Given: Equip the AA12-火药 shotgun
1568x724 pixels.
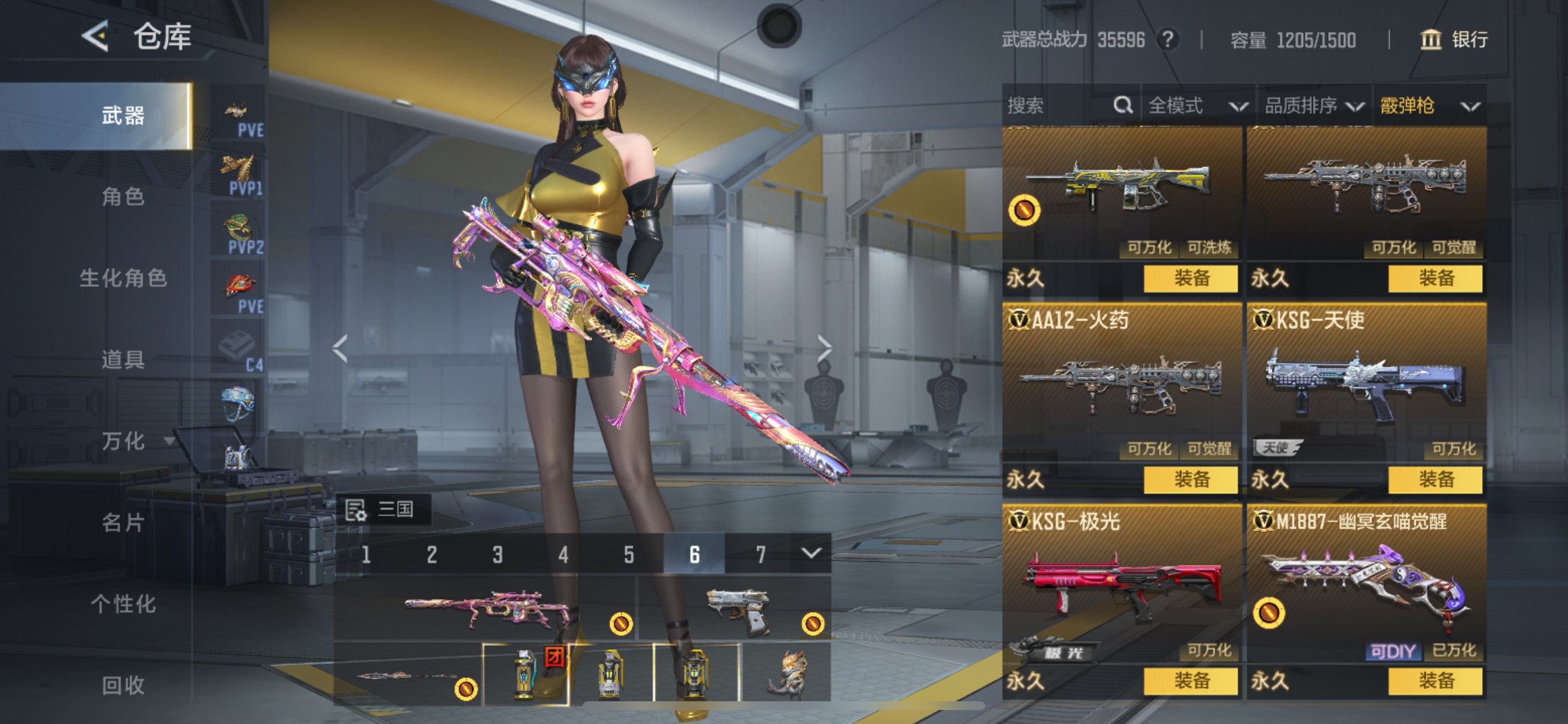Looking at the screenshot, I should coord(1190,479).
